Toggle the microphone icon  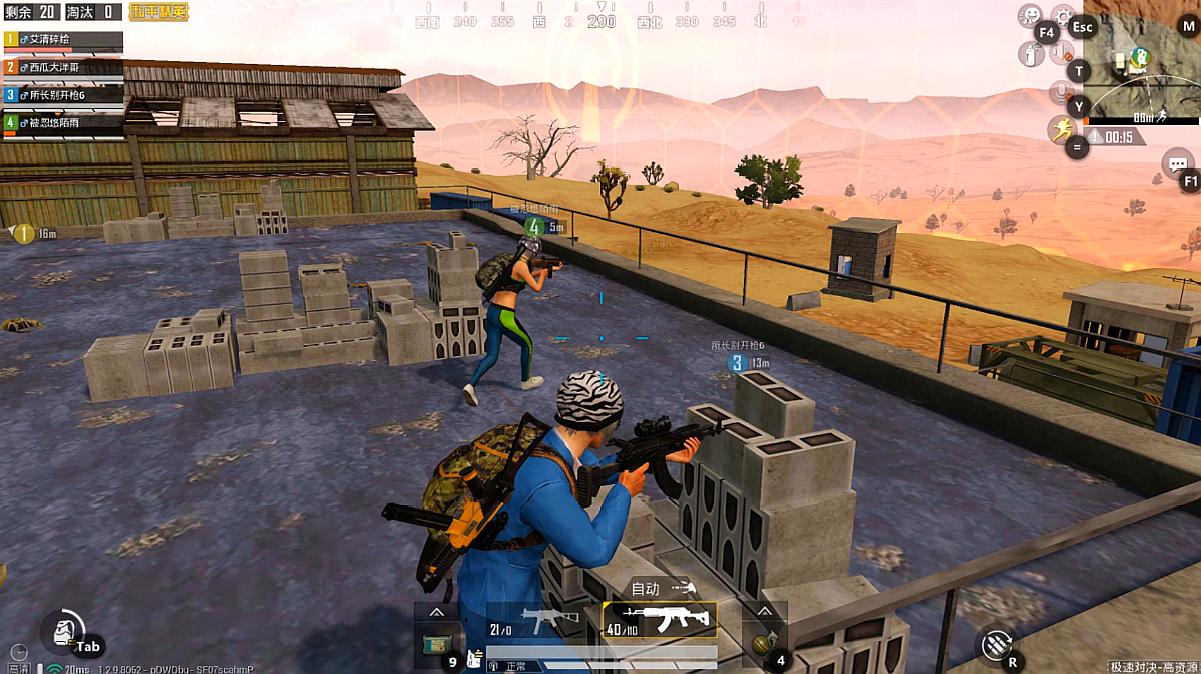pos(1059,93)
